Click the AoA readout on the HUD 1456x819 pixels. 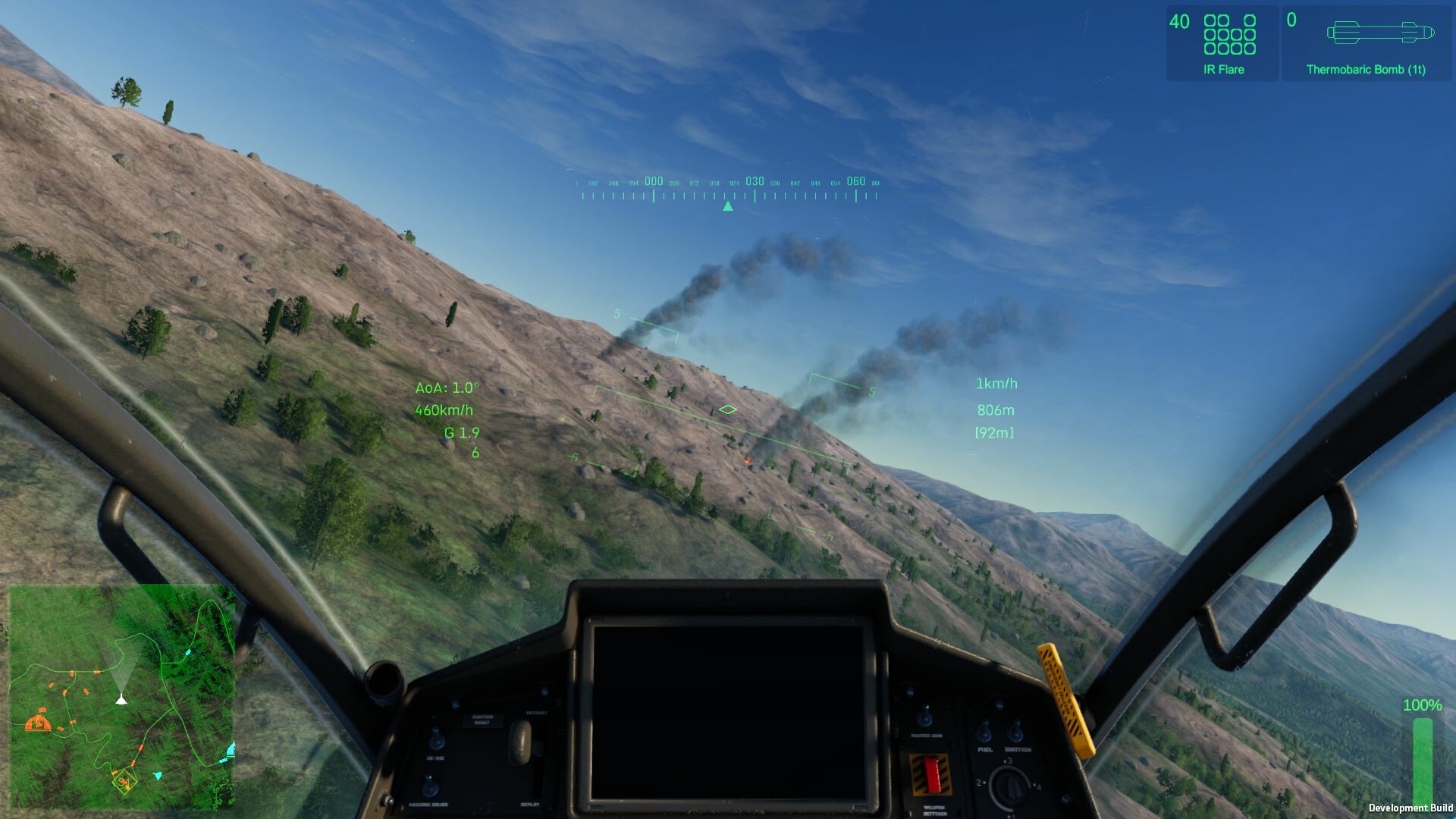coord(447,387)
